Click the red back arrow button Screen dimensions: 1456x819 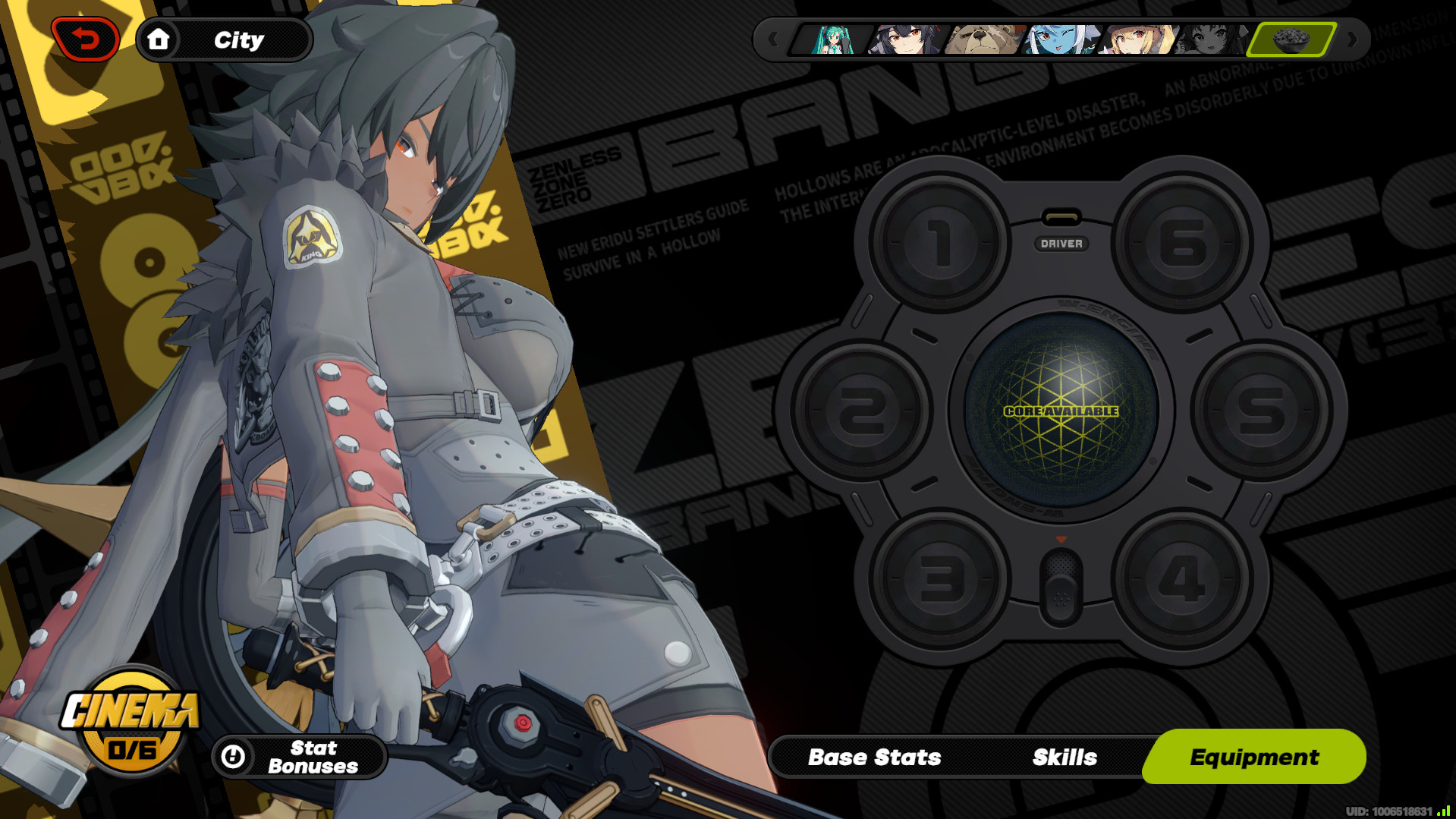85,39
